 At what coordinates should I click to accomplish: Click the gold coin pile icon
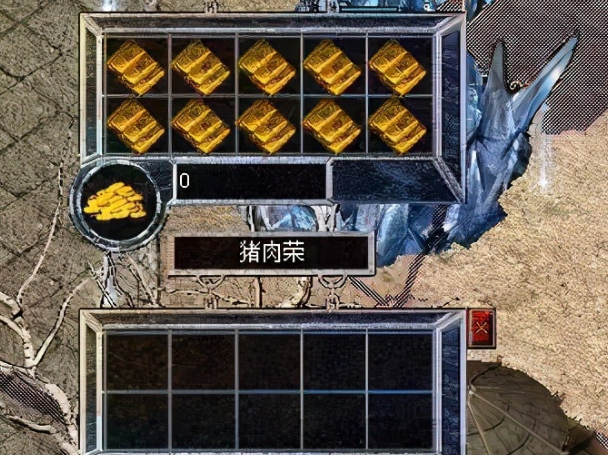click(116, 200)
